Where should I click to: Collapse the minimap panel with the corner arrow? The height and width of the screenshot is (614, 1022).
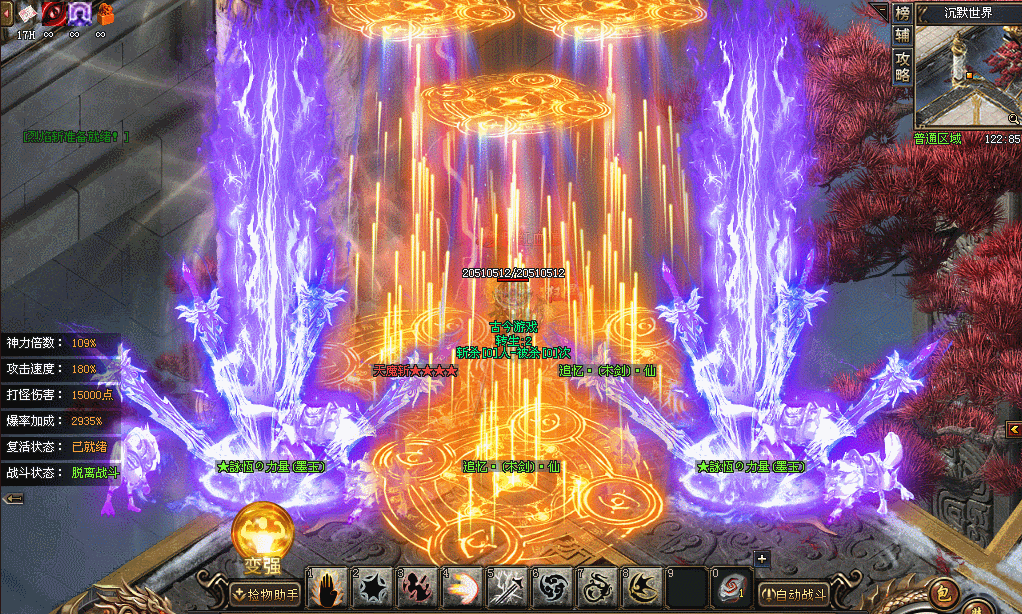coord(879,10)
